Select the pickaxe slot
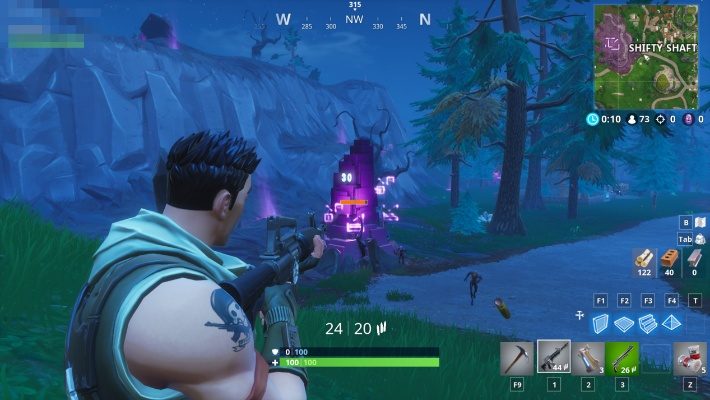This screenshot has width=710, height=400. coord(518,358)
